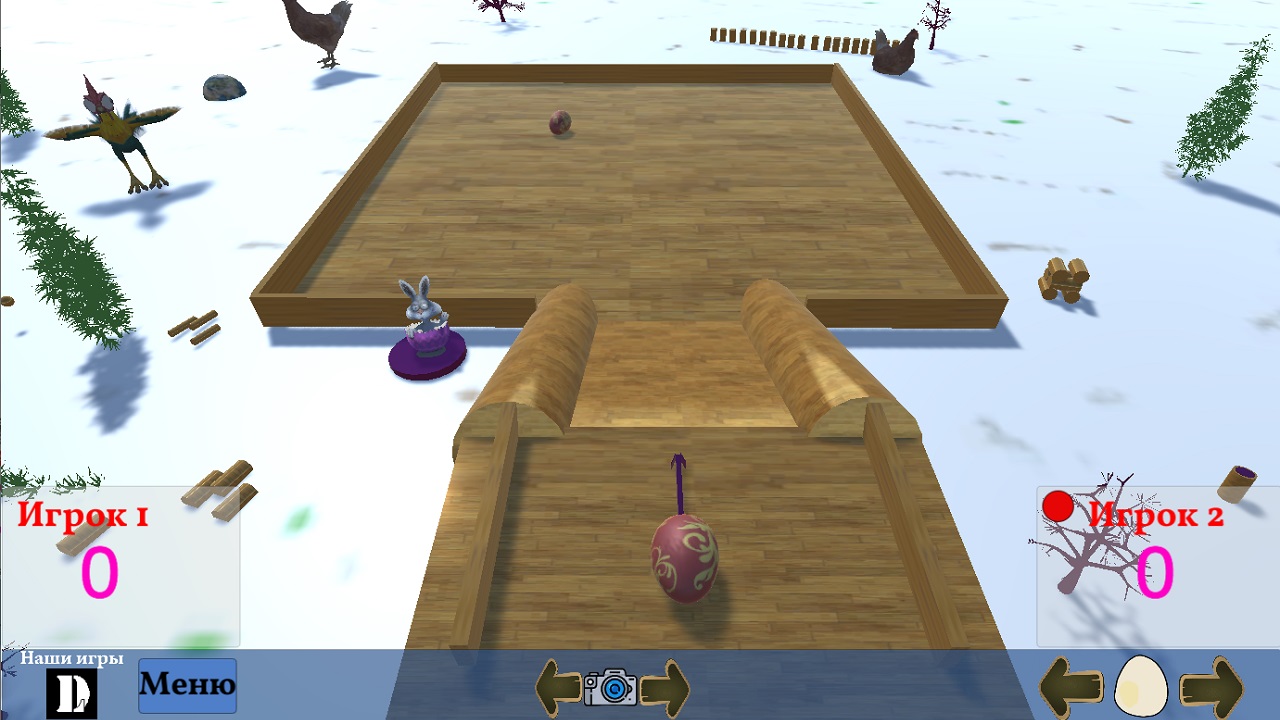The height and width of the screenshot is (720, 1280).
Task: Select the Игрок 1 score panel
Action: pyautogui.click(x=120, y=565)
